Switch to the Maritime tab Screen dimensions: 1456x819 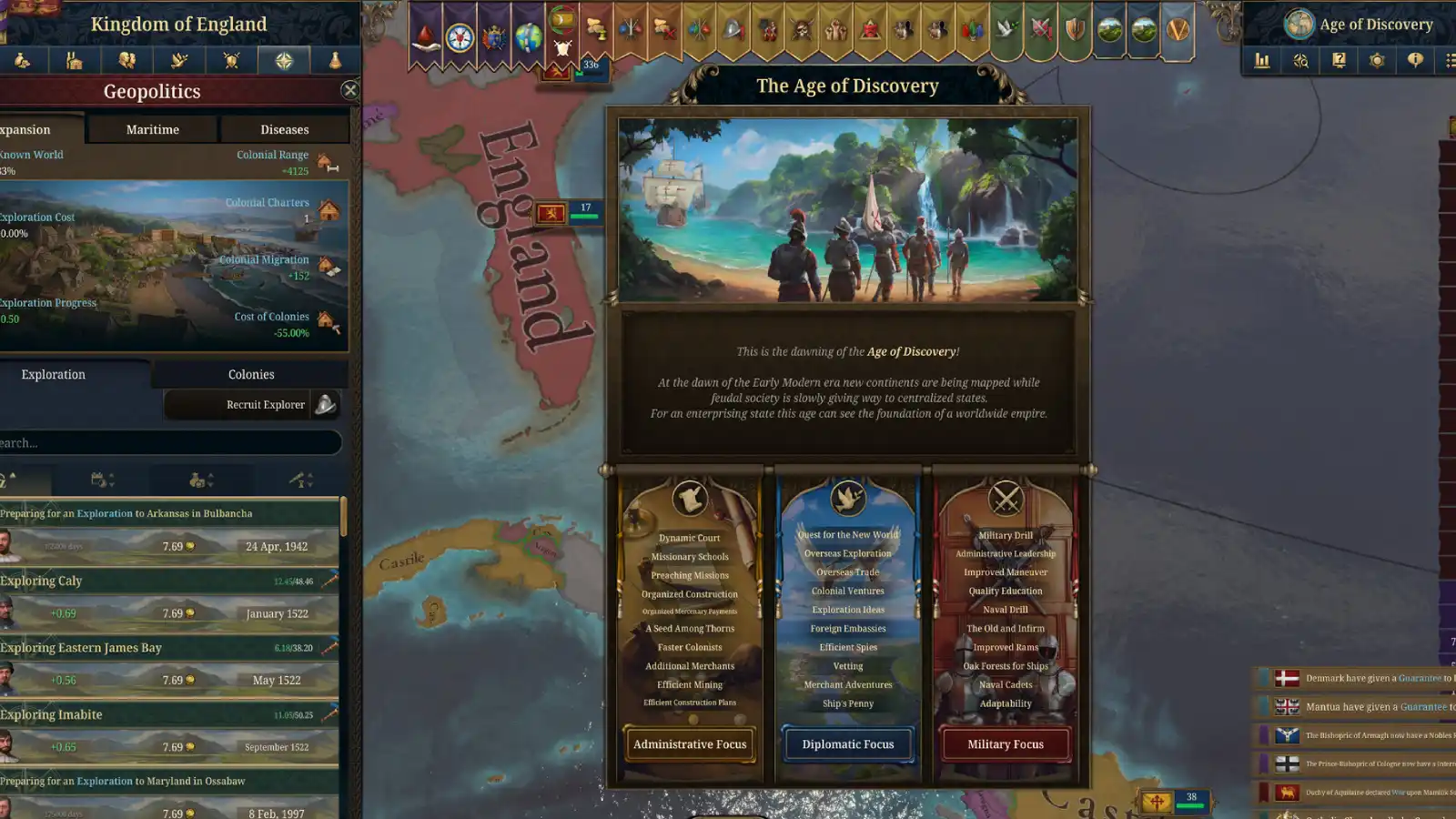pyautogui.click(x=152, y=129)
